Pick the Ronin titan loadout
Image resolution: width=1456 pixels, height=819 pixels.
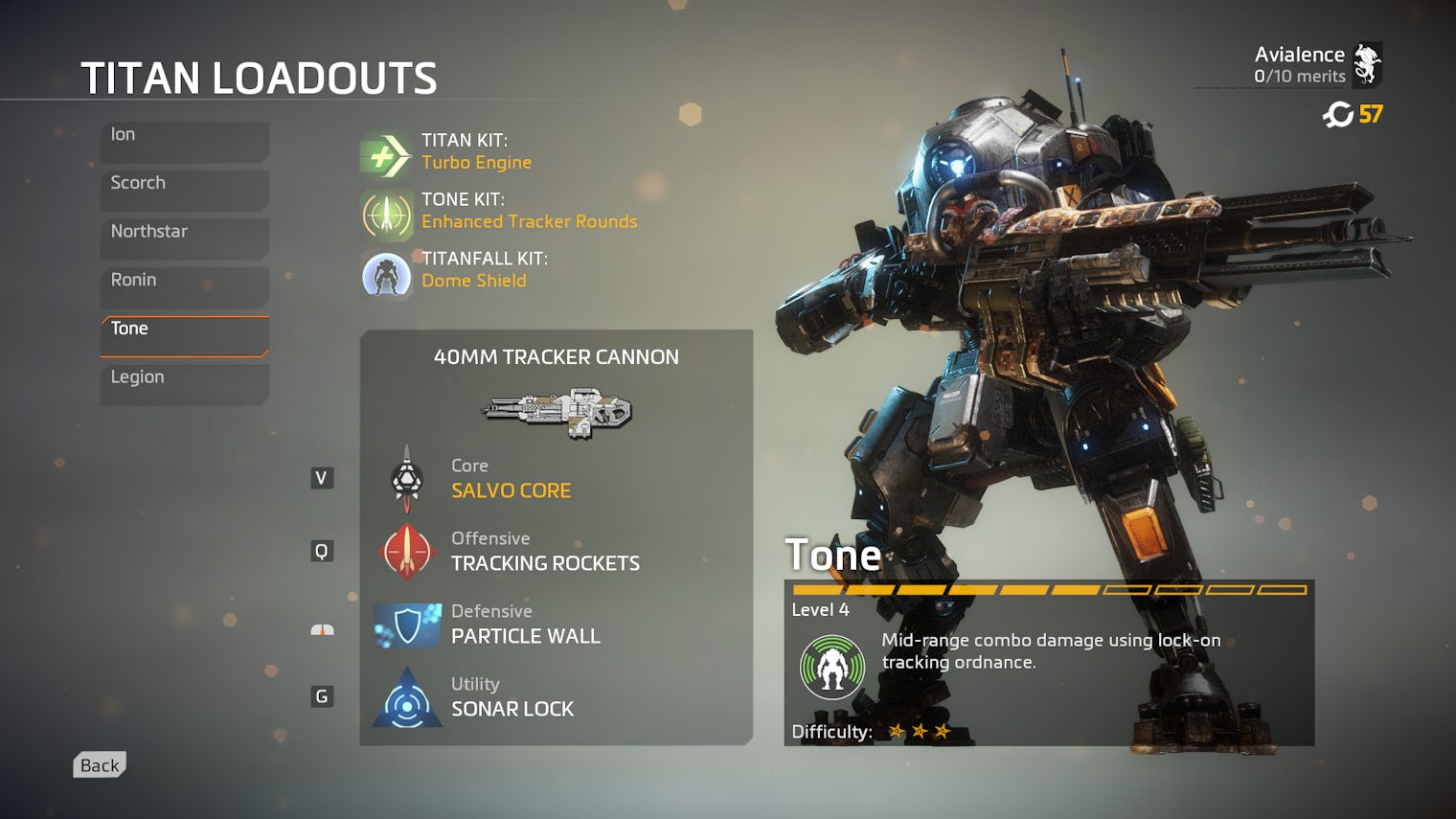pos(184,286)
